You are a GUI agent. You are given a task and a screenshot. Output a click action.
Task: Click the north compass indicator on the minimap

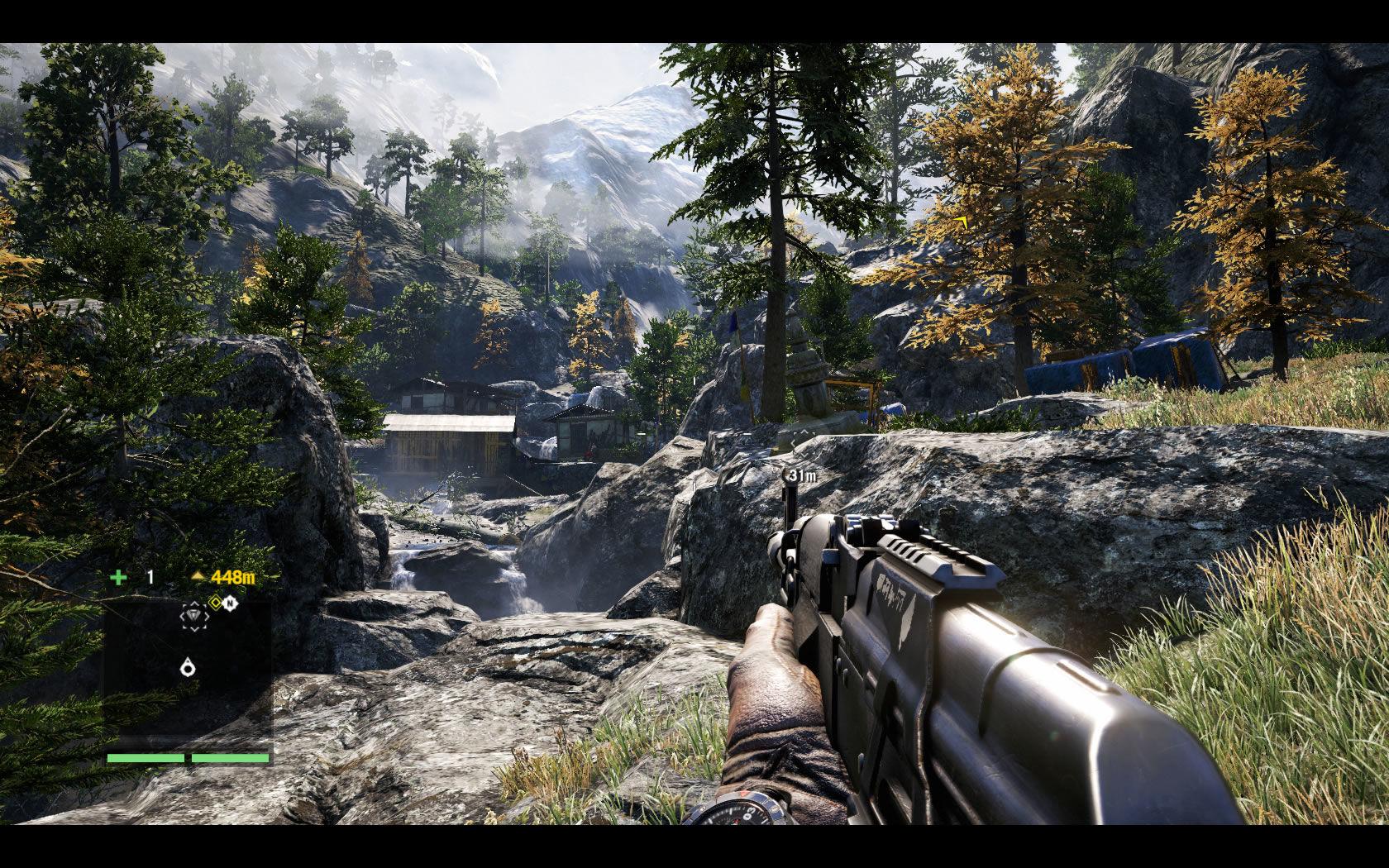[231, 603]
